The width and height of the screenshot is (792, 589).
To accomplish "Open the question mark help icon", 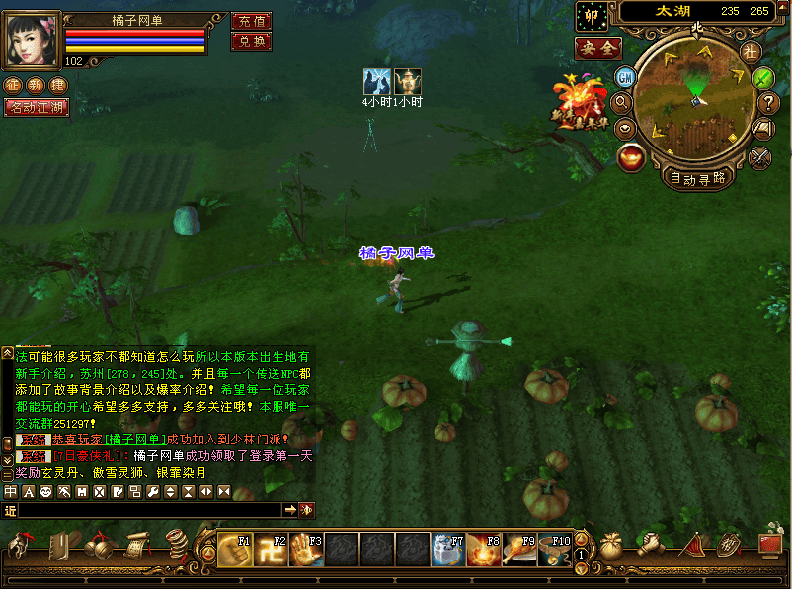I will pyautogui.click(x=768, y=102).
